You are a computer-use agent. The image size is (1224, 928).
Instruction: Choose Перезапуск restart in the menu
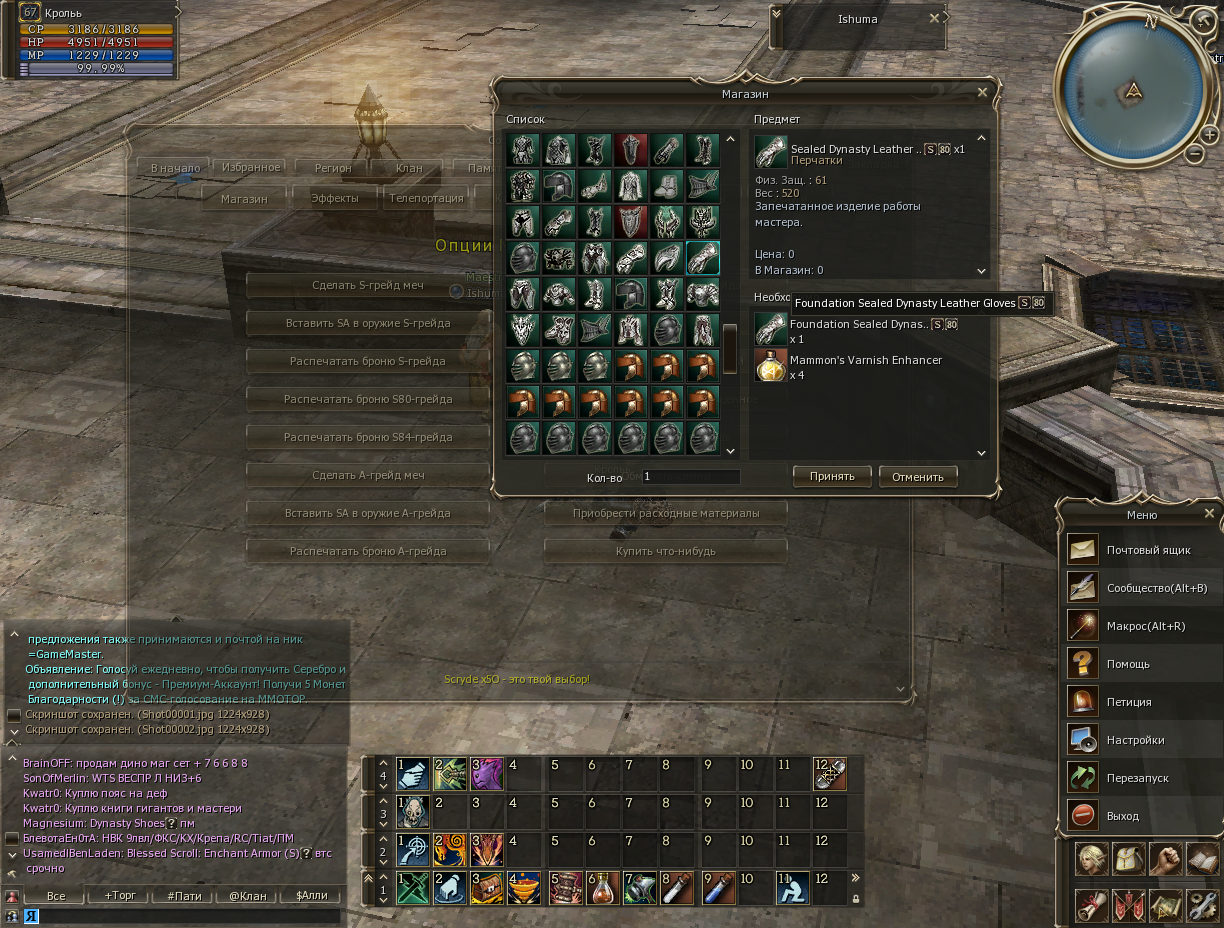pos(1140,778)
